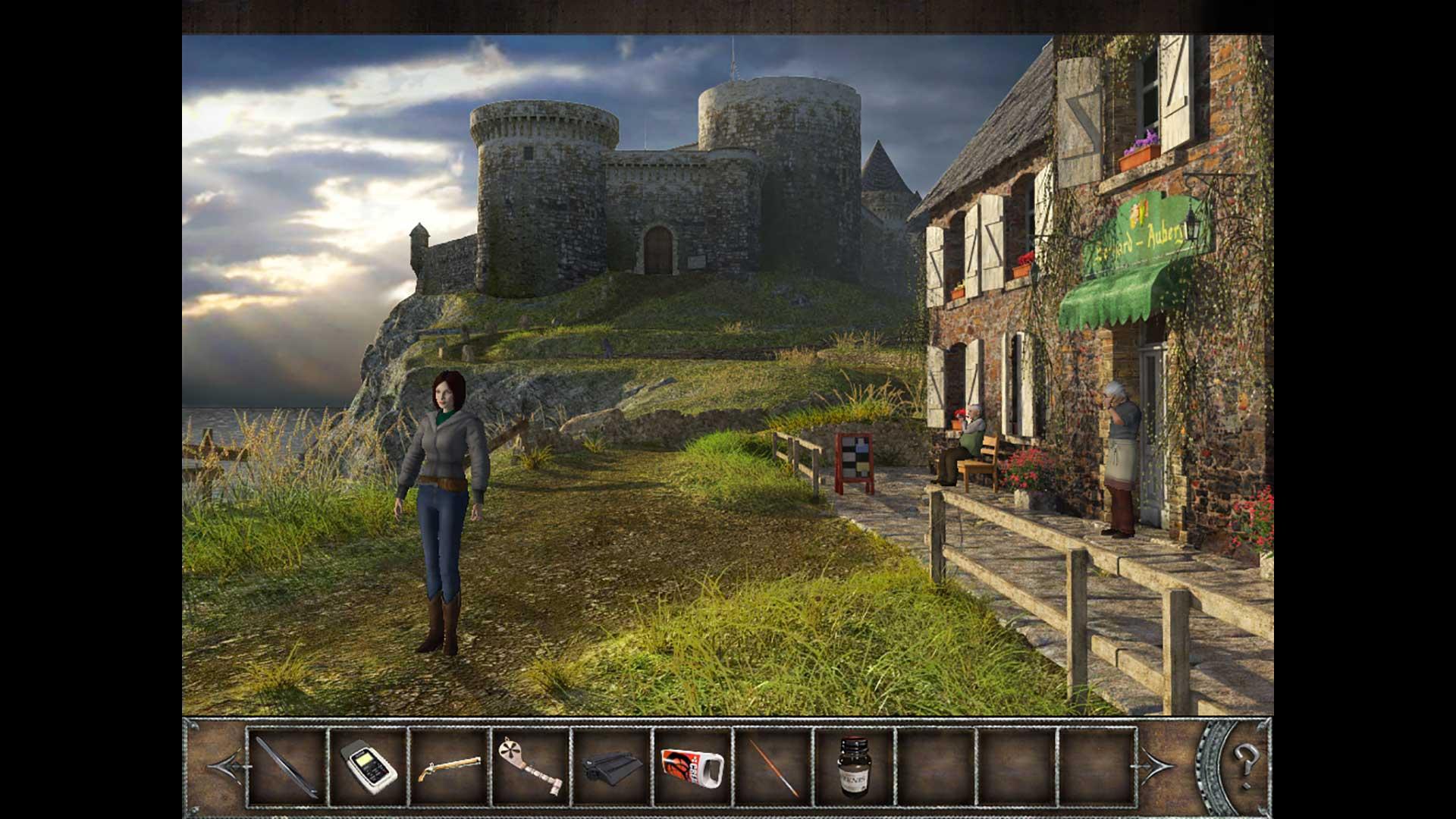The width and height of the screenshot is (1456, 819).
Task: Pick the red-and-white bottle opener item
Action: [x=692, y=767]
